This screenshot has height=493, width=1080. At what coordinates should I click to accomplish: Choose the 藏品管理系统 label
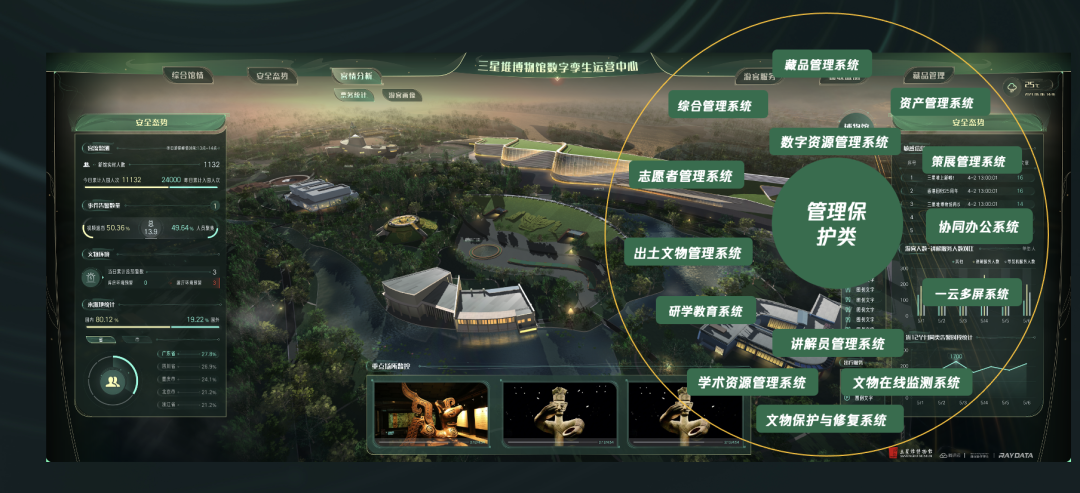(821, 65)
